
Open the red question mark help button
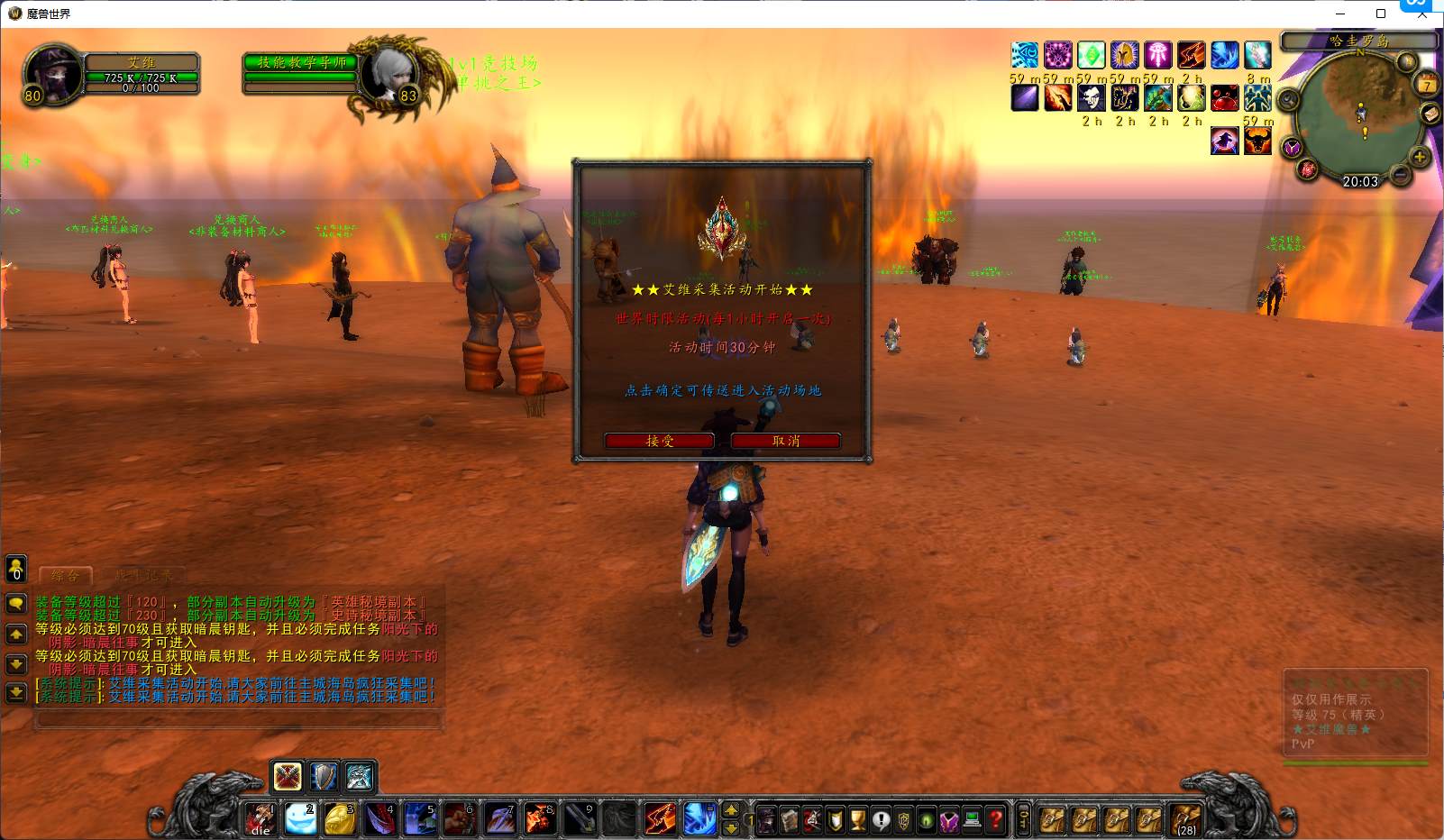[996, 820]
